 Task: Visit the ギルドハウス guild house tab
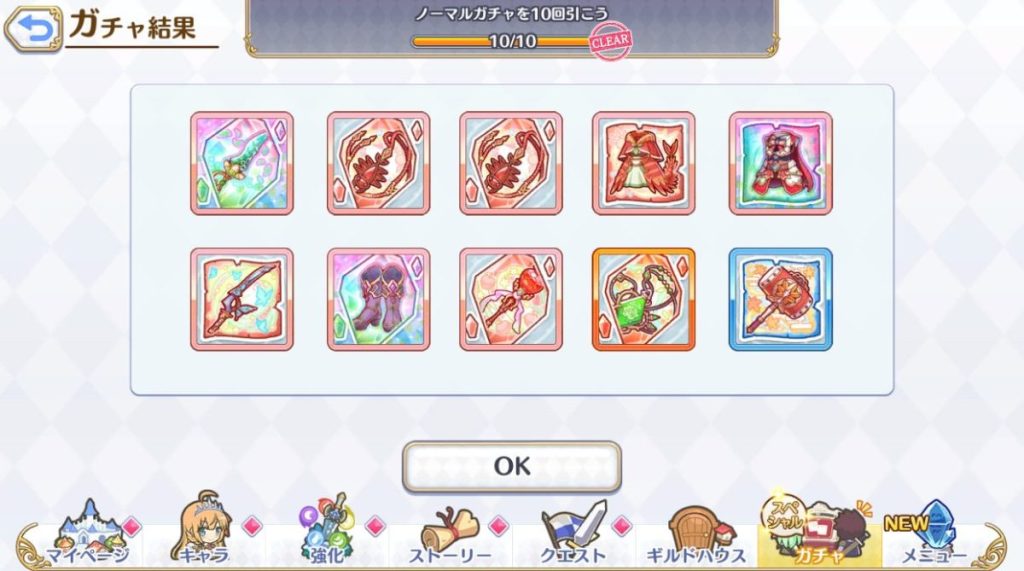pyautogui.click(x=695, y=535)
